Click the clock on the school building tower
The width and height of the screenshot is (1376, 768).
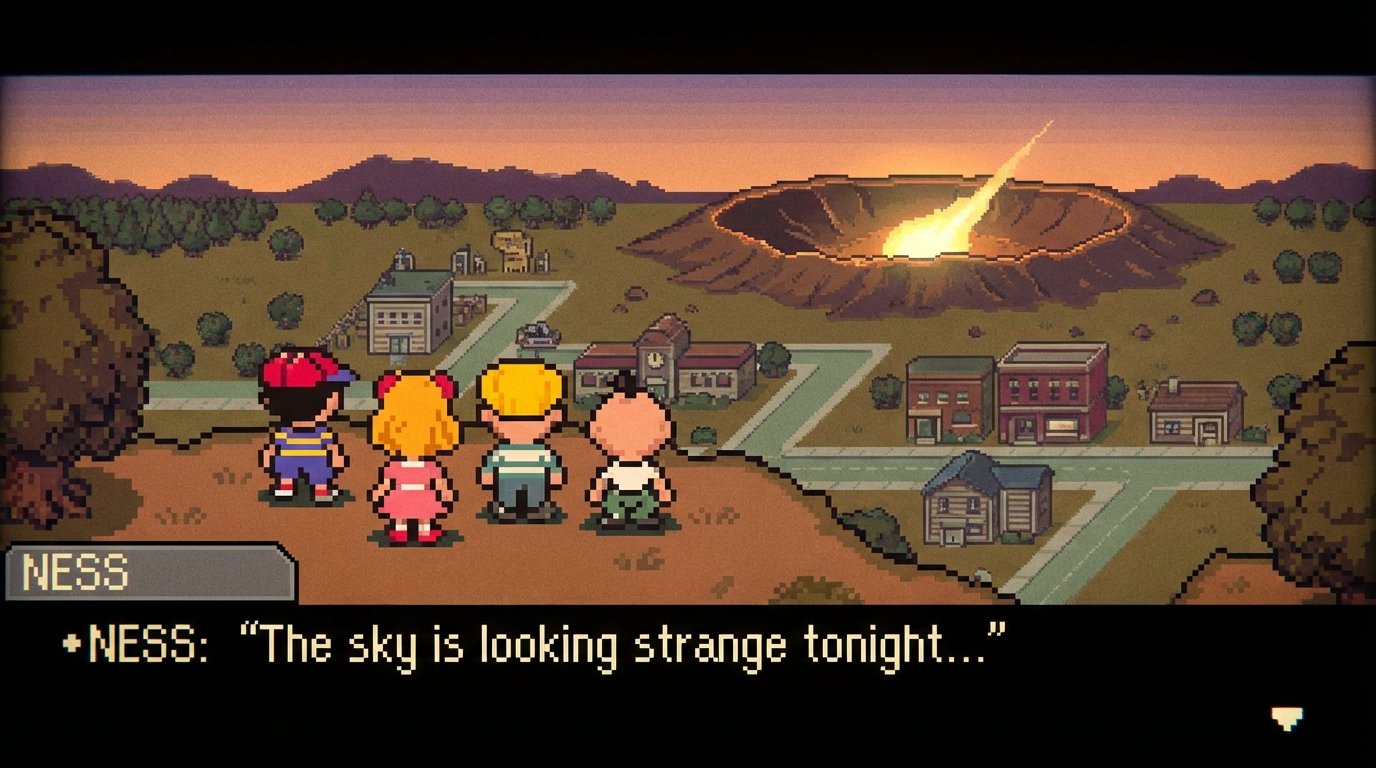[654, 357]
